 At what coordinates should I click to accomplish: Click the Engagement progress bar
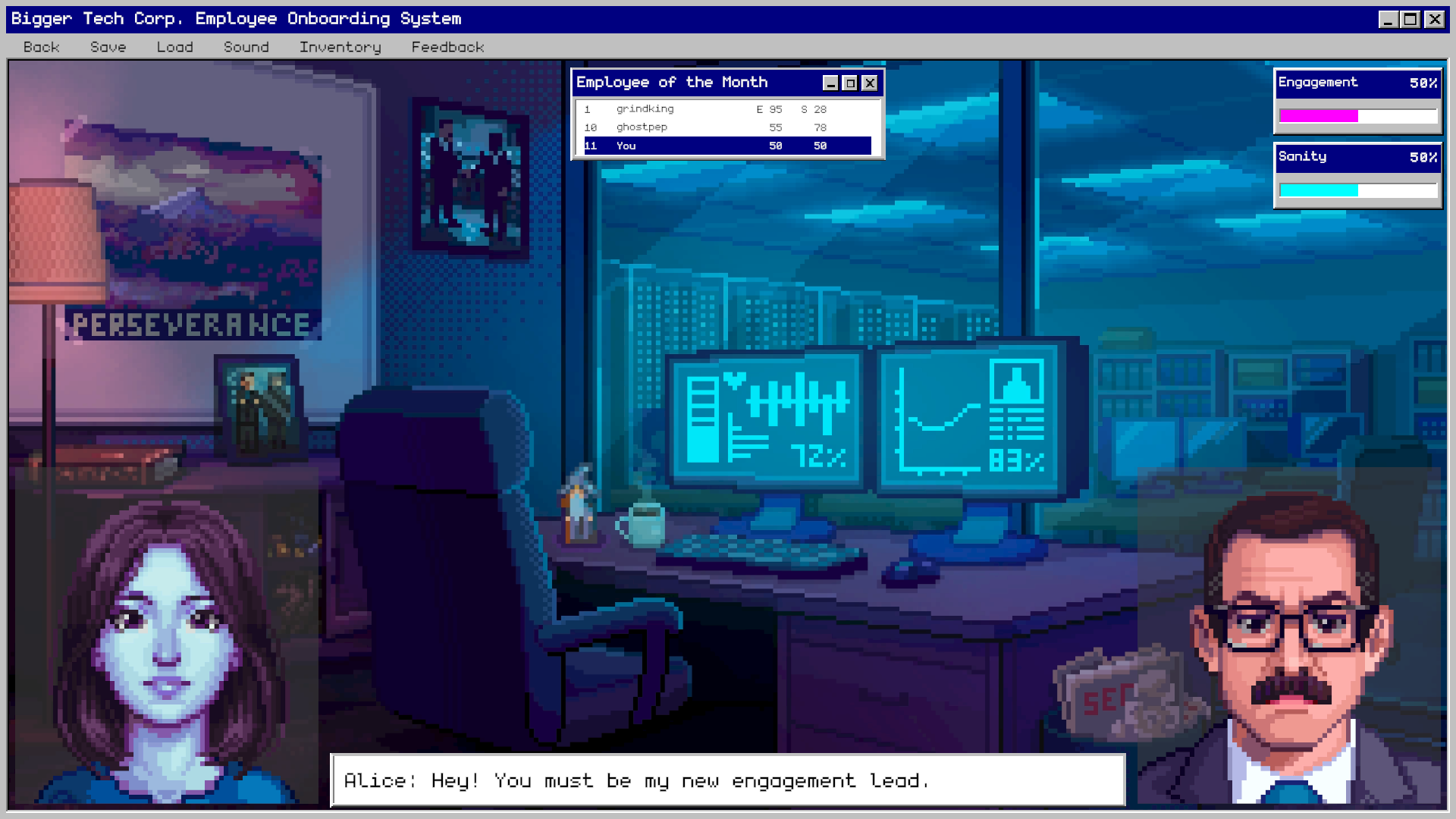point(1357,115)
